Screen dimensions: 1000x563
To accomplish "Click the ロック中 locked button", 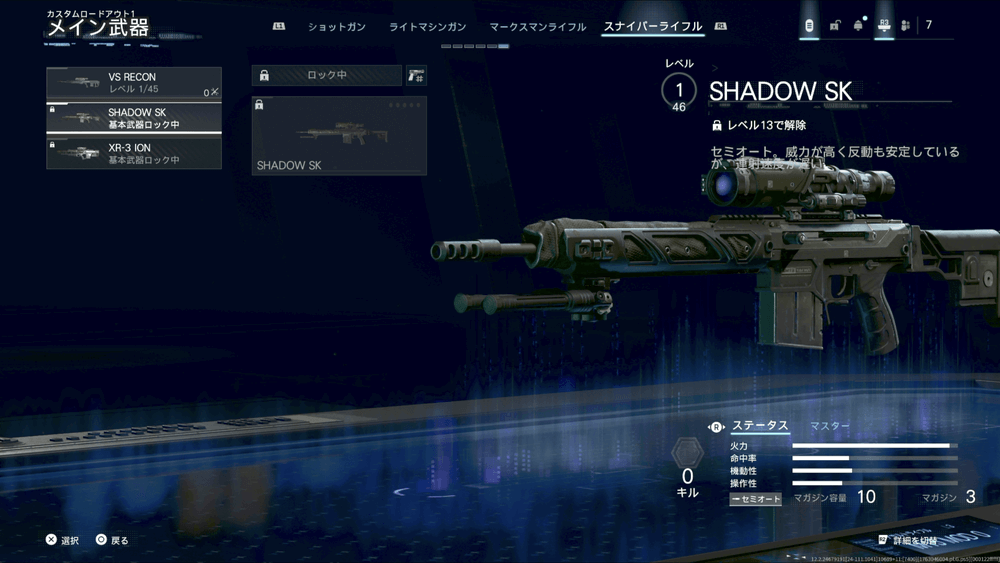I will pyautogui.click(x=326, y=75).
